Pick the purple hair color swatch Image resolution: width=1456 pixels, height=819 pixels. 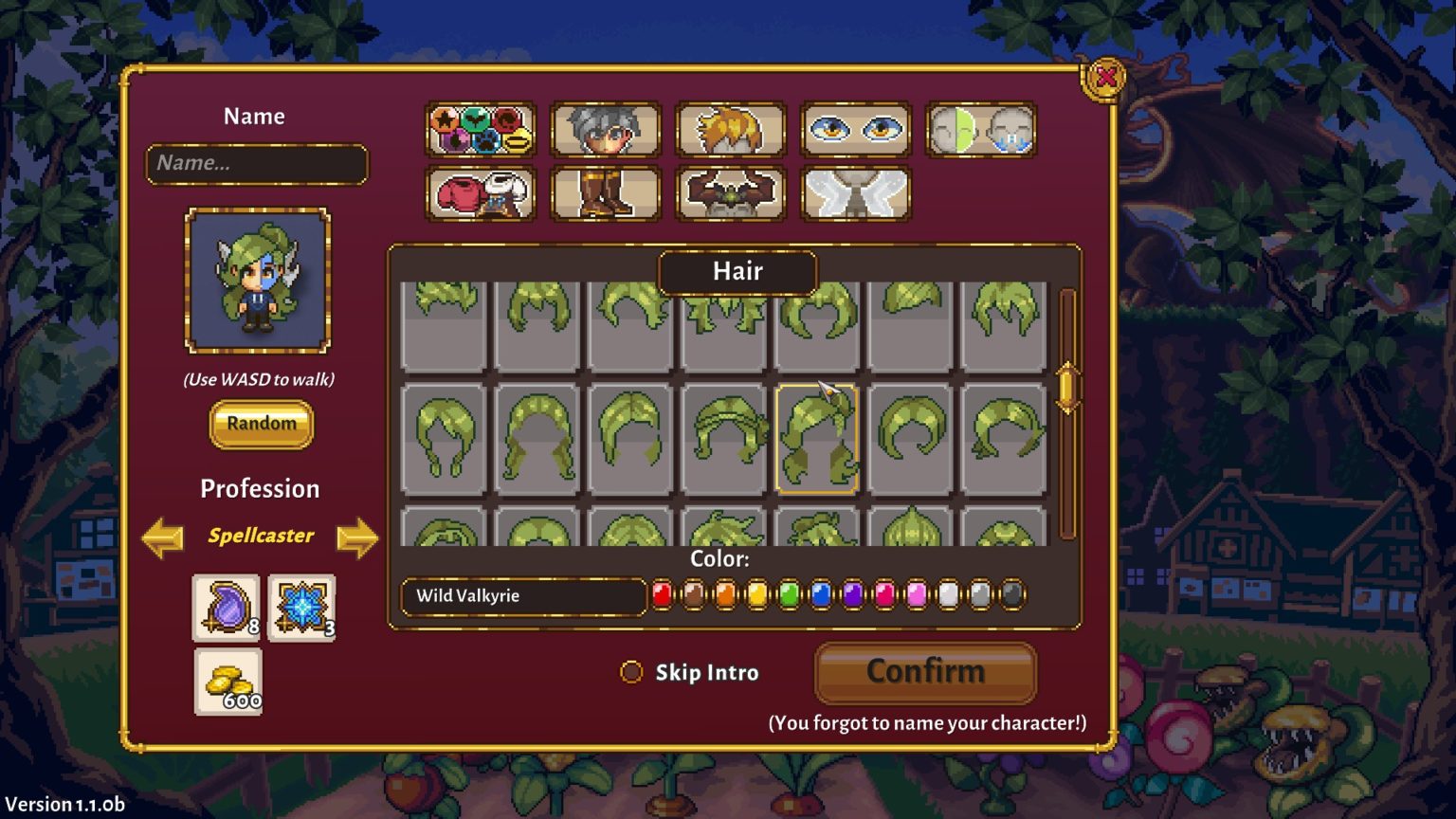click(853, 595)
